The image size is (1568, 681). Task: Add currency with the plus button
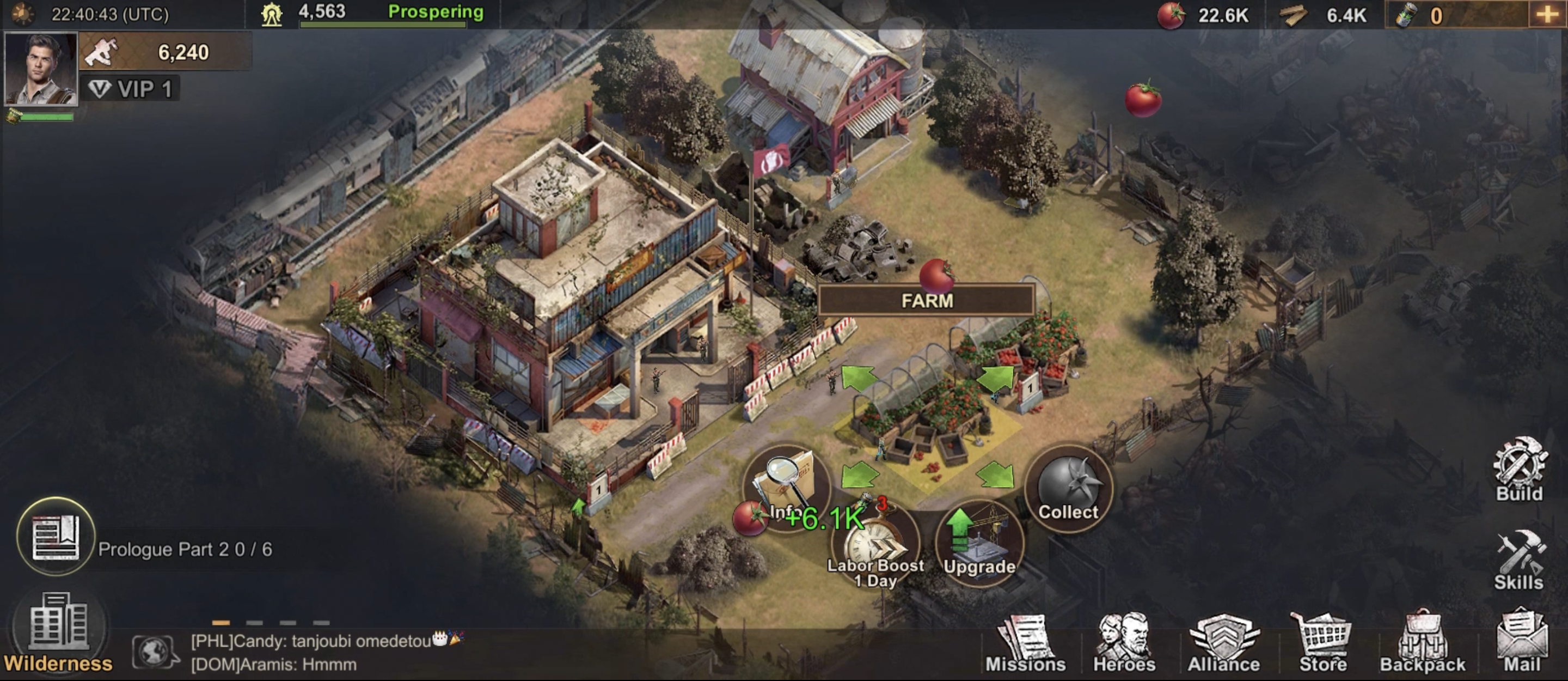coord(1547,15)
